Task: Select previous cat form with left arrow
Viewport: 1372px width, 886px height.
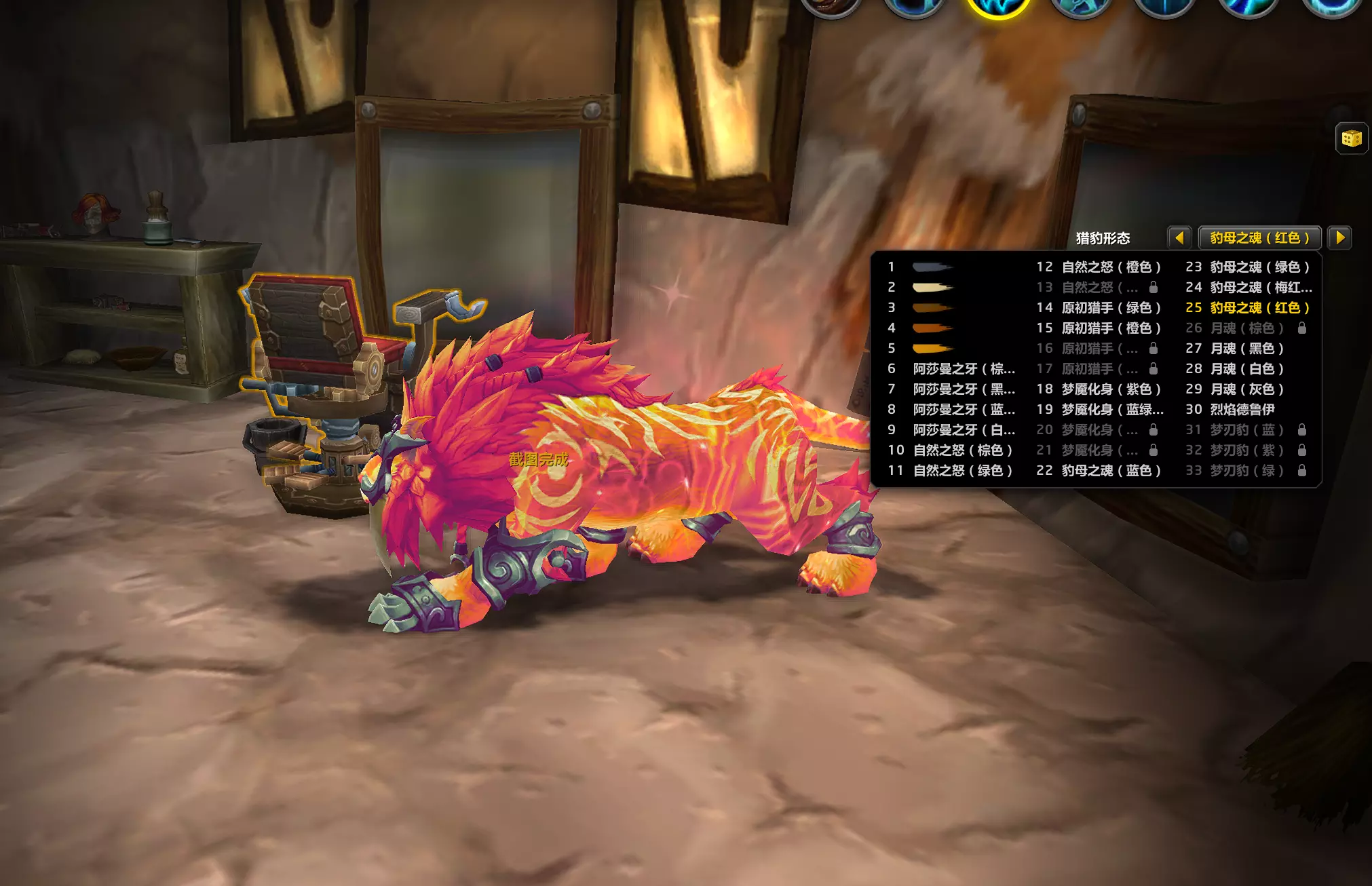Action: [1179, 238]
